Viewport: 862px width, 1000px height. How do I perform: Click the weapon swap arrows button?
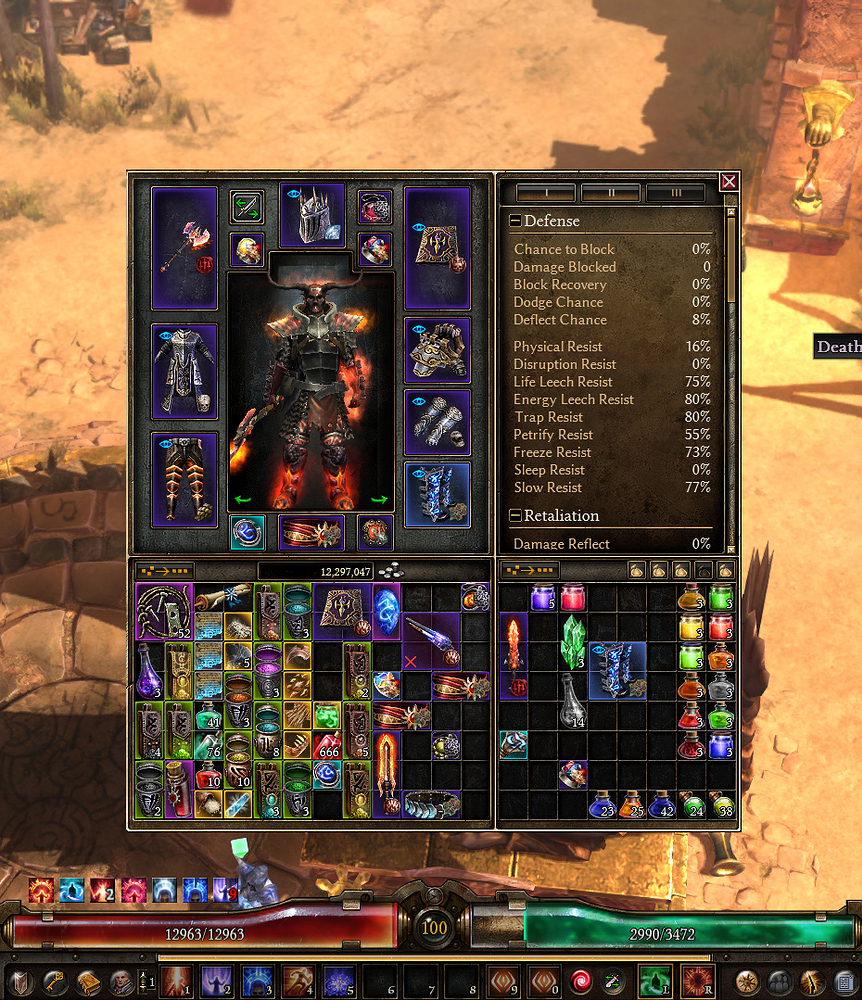click(247, 207)
